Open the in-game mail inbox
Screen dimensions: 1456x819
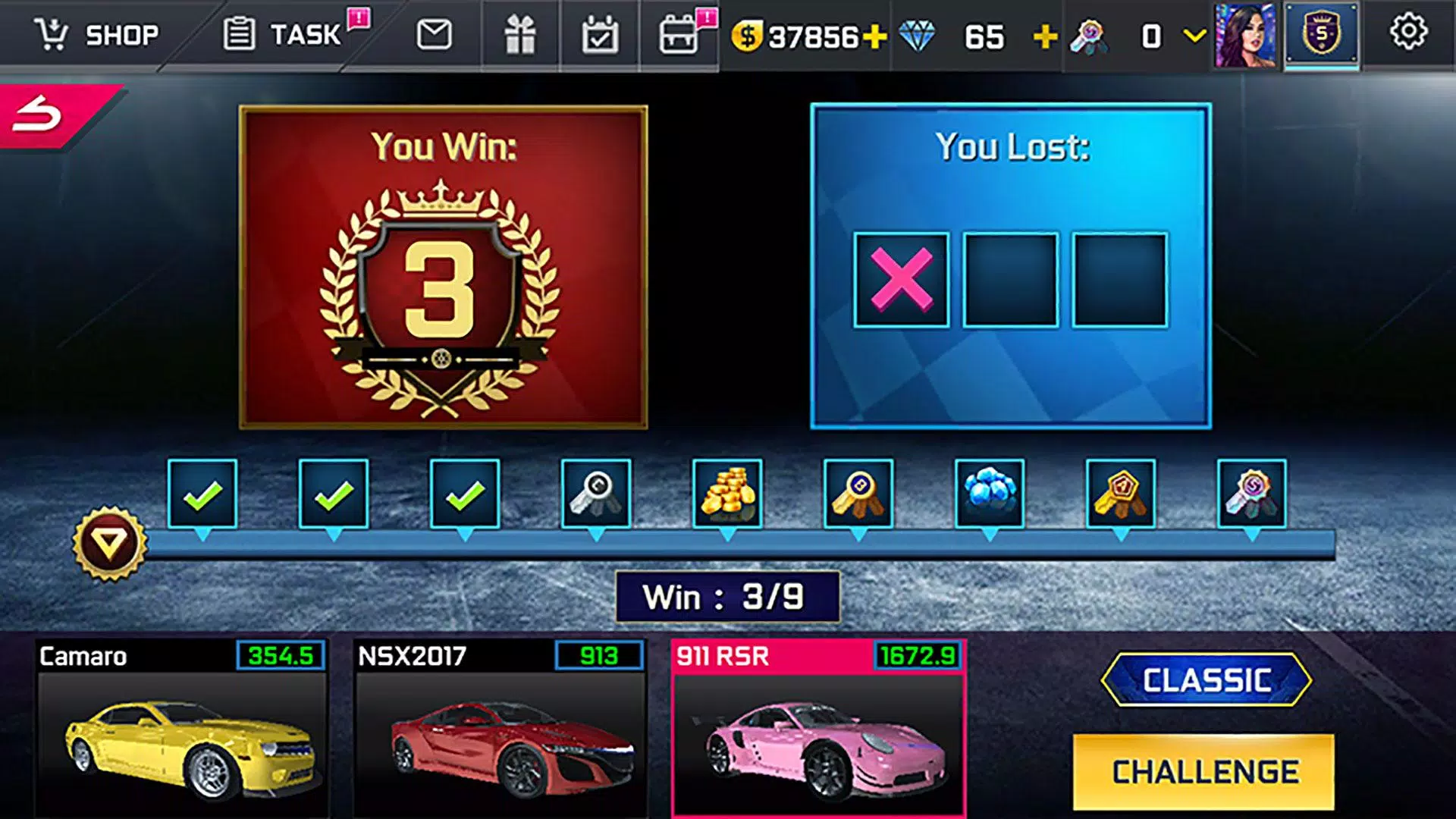point(435,34)
